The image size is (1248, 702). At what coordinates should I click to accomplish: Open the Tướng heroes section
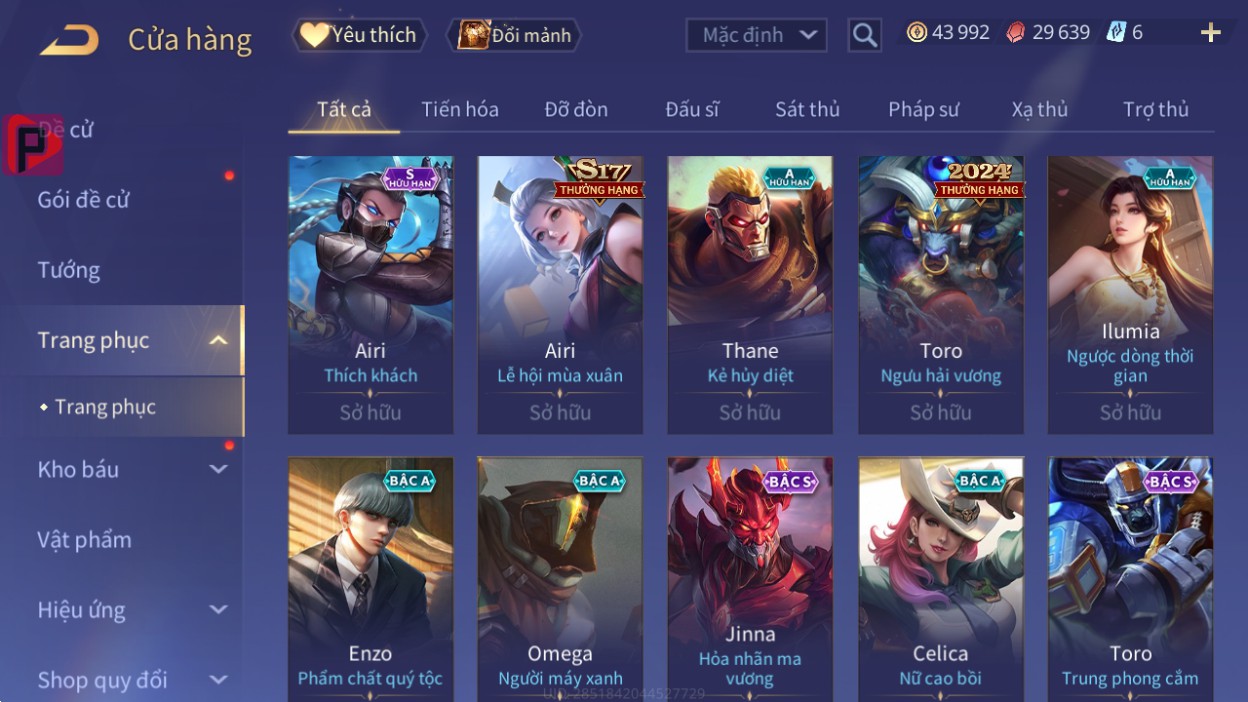(x=69, y=270)
